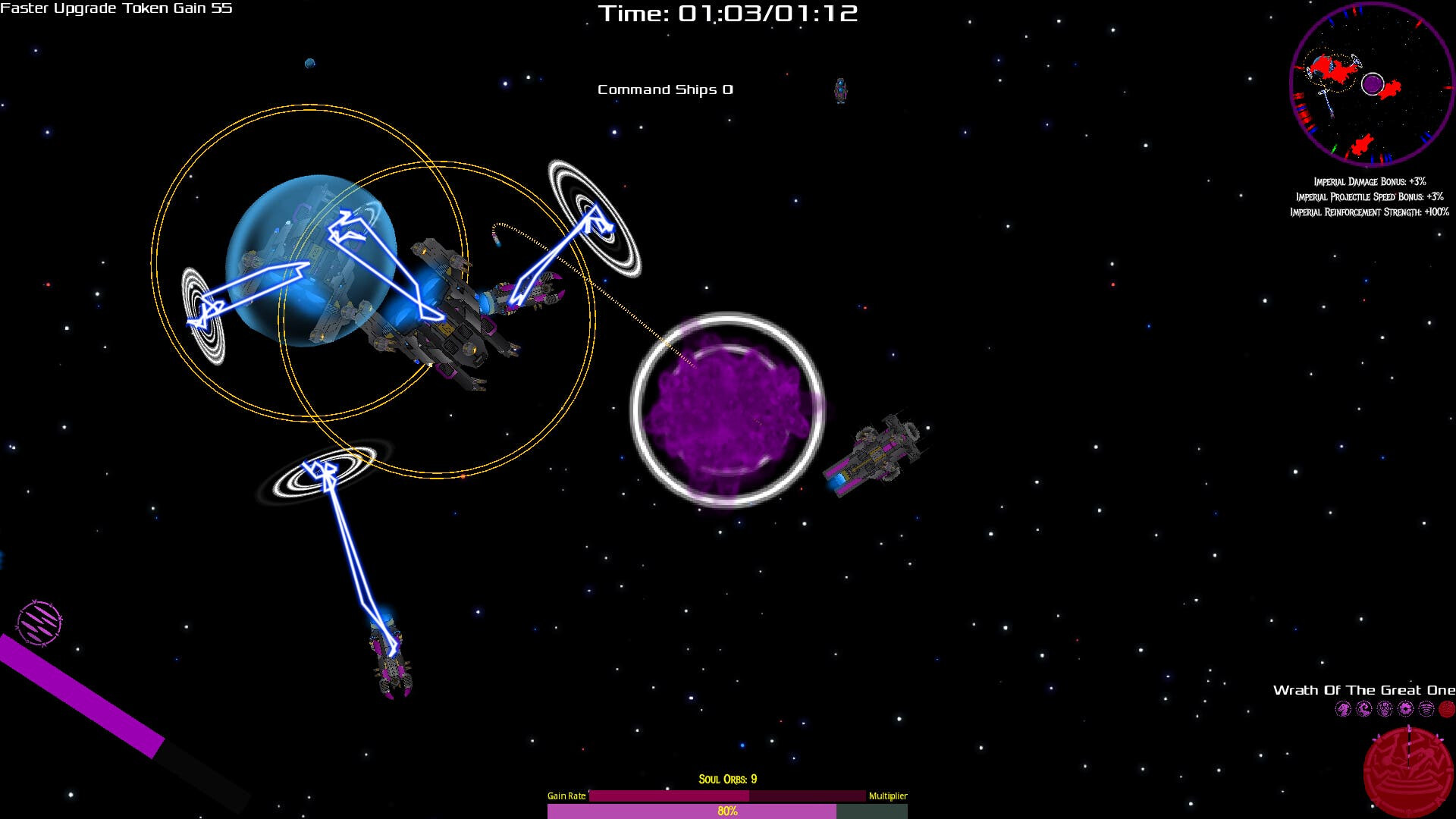This screenshot has width=1456, height=819.
Task: Select the purple serpent ability icon
Action: pyautogui.click(x=1364, y=709)
